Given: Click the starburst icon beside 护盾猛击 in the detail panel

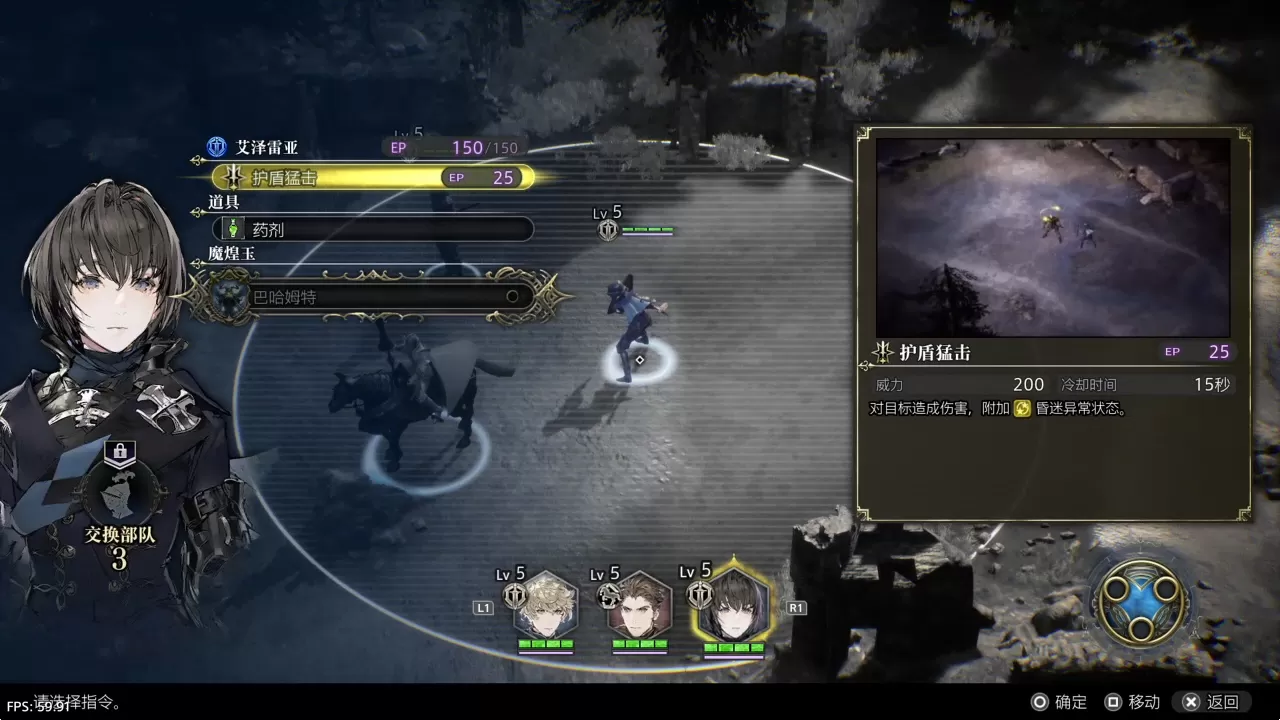Looking at the screenshot, I should coord(882,352).
